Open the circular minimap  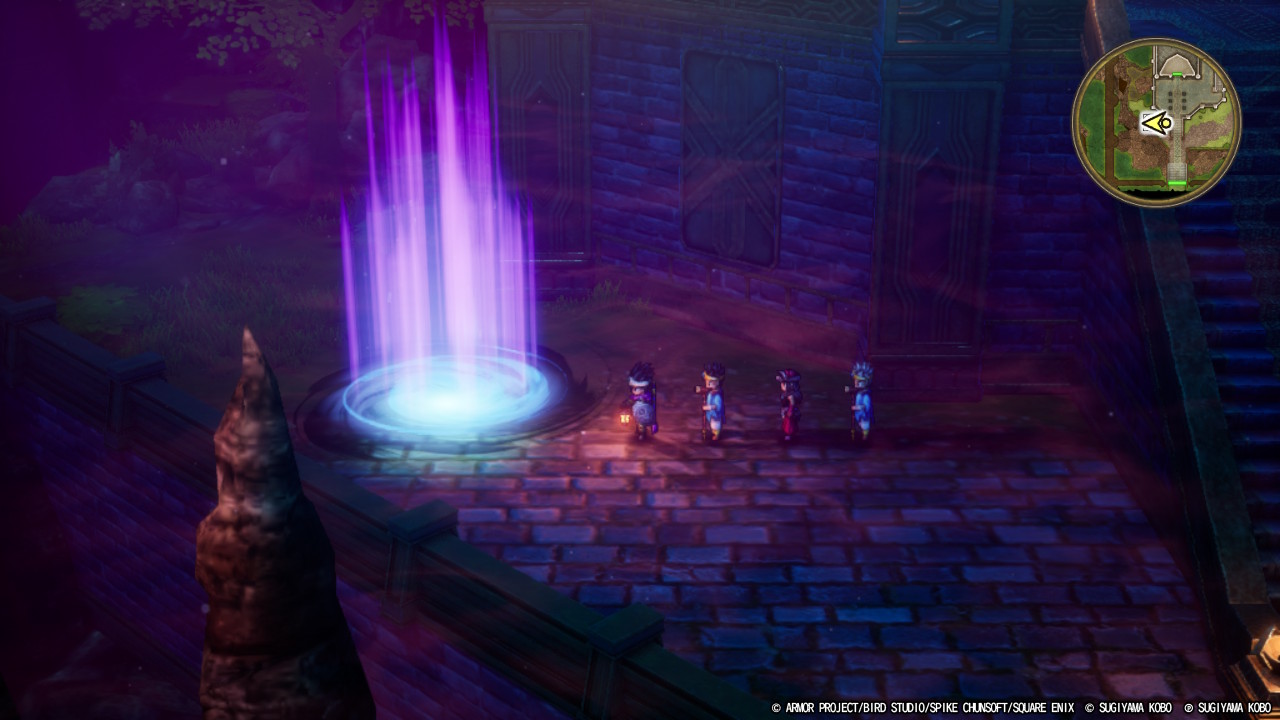click(x=1156, y=122)
